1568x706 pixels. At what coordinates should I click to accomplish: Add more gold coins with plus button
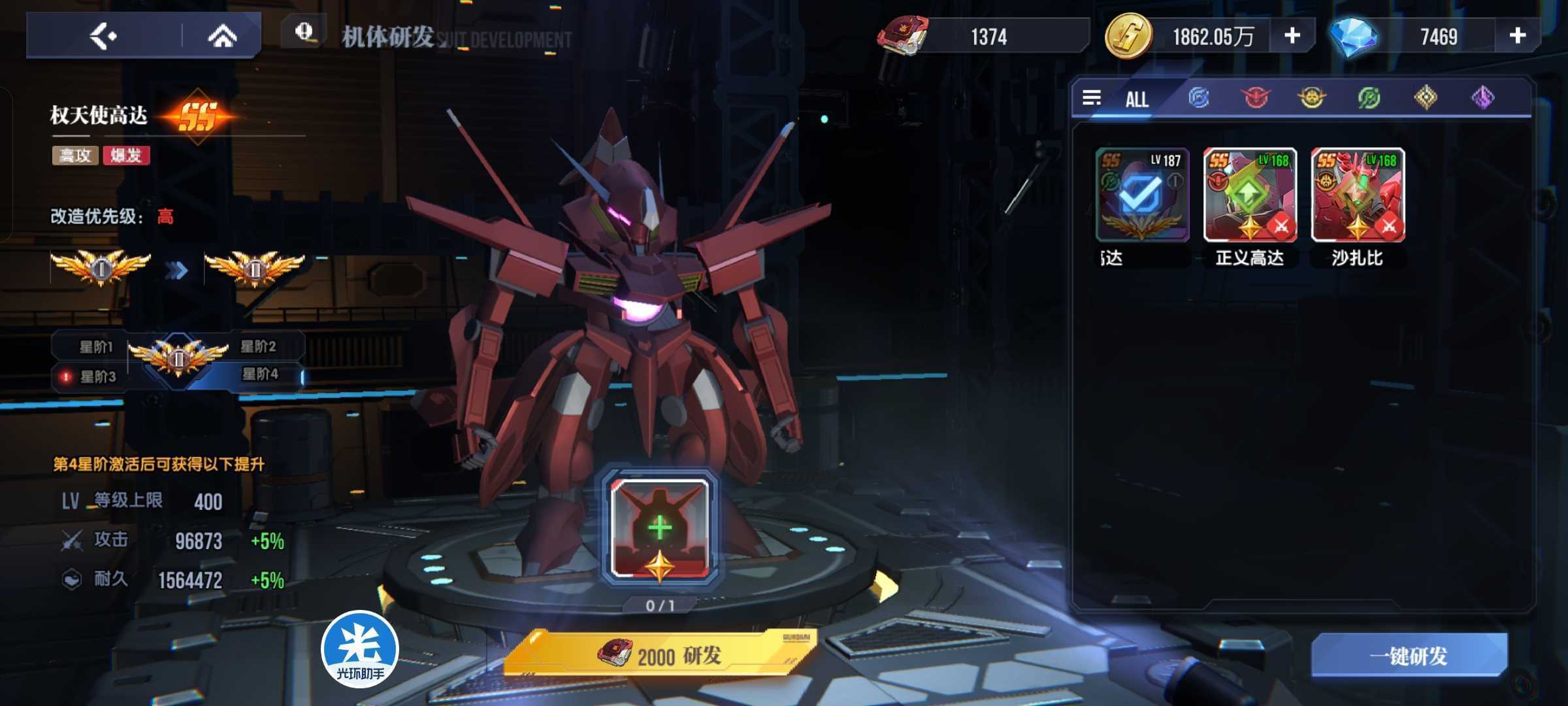click(x=1292, y=36)
